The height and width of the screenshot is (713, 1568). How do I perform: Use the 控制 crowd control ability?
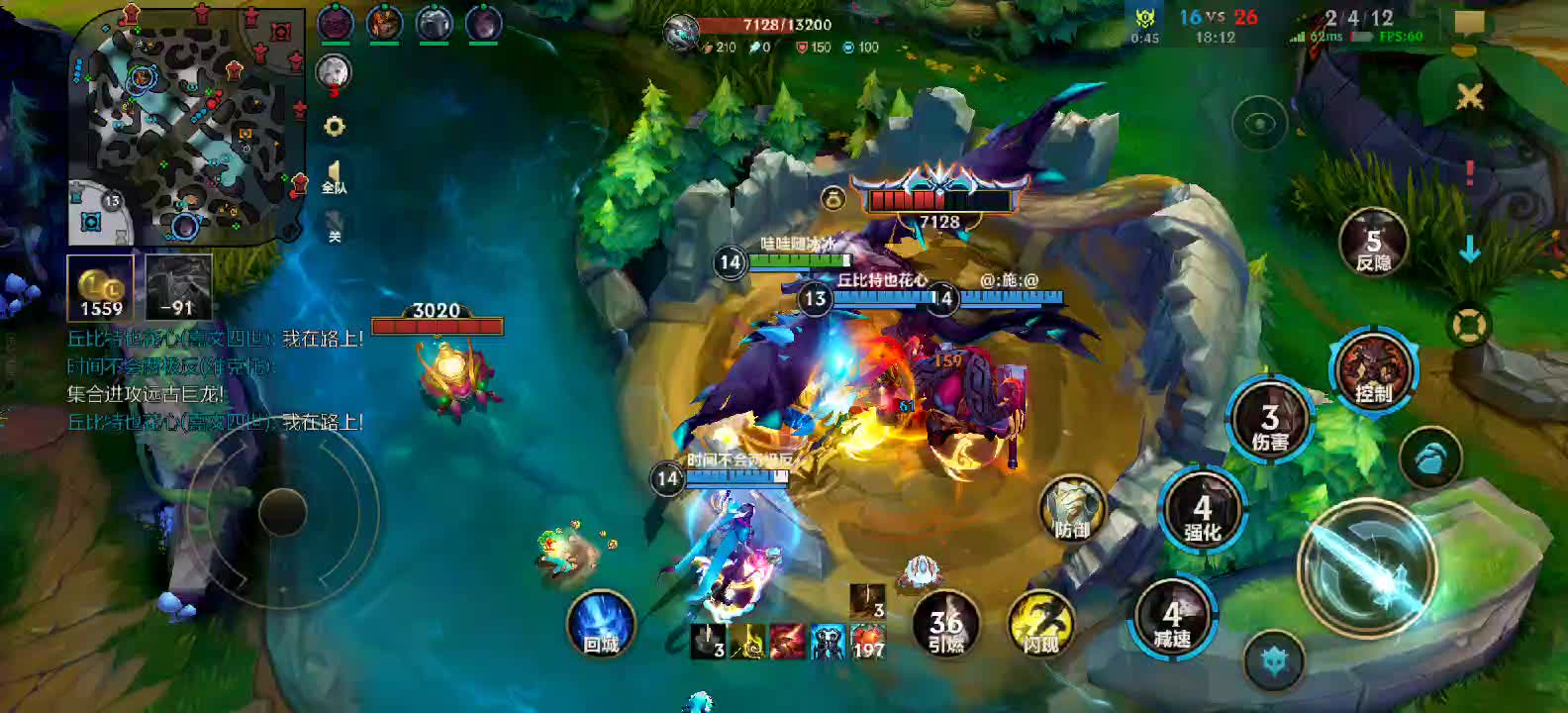tap(1373, 371)
